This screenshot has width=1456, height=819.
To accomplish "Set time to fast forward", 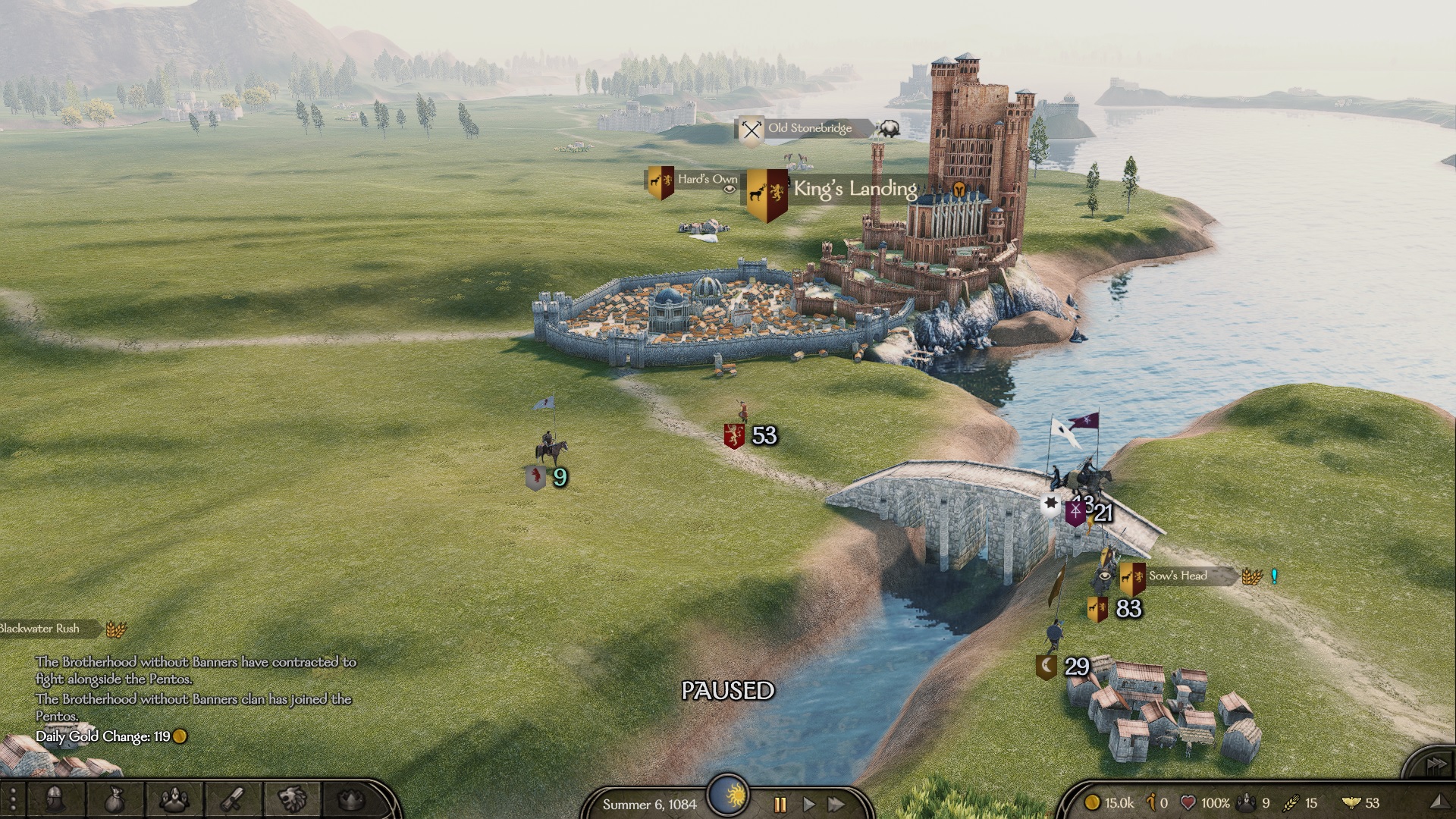I will (x=836, y=804).
